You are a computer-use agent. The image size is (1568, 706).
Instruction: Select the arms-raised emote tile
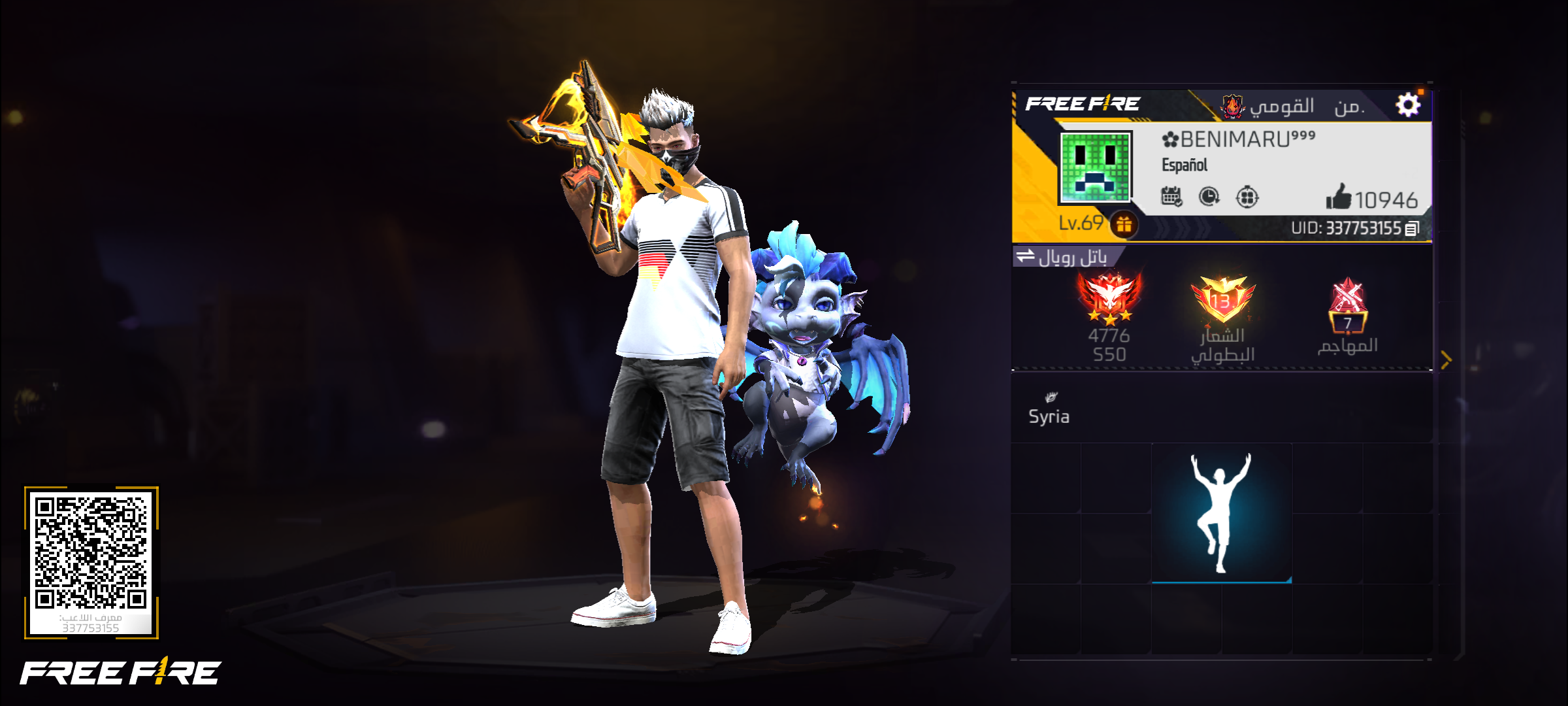click(1221, 513)
